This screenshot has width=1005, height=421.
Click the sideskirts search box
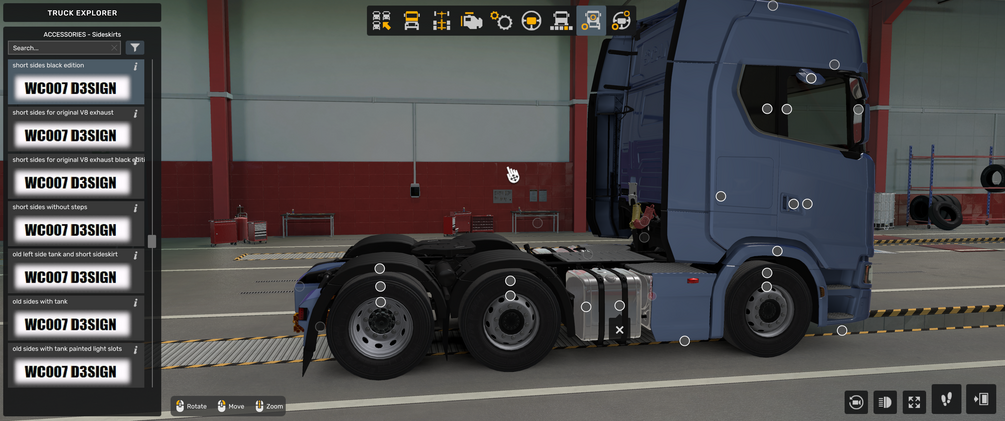coord(62,48)
